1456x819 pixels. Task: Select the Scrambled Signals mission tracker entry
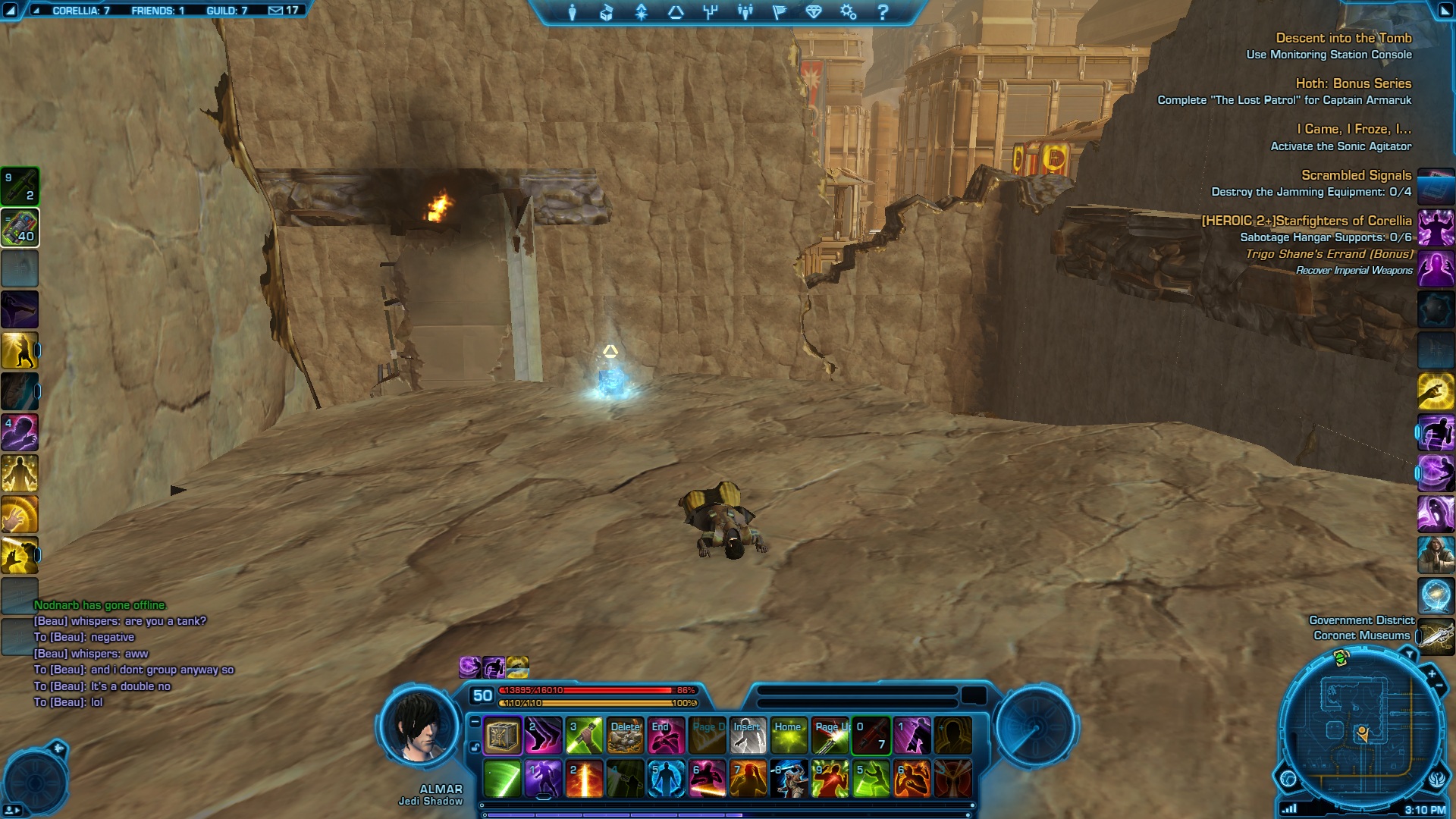[1356, 175]
